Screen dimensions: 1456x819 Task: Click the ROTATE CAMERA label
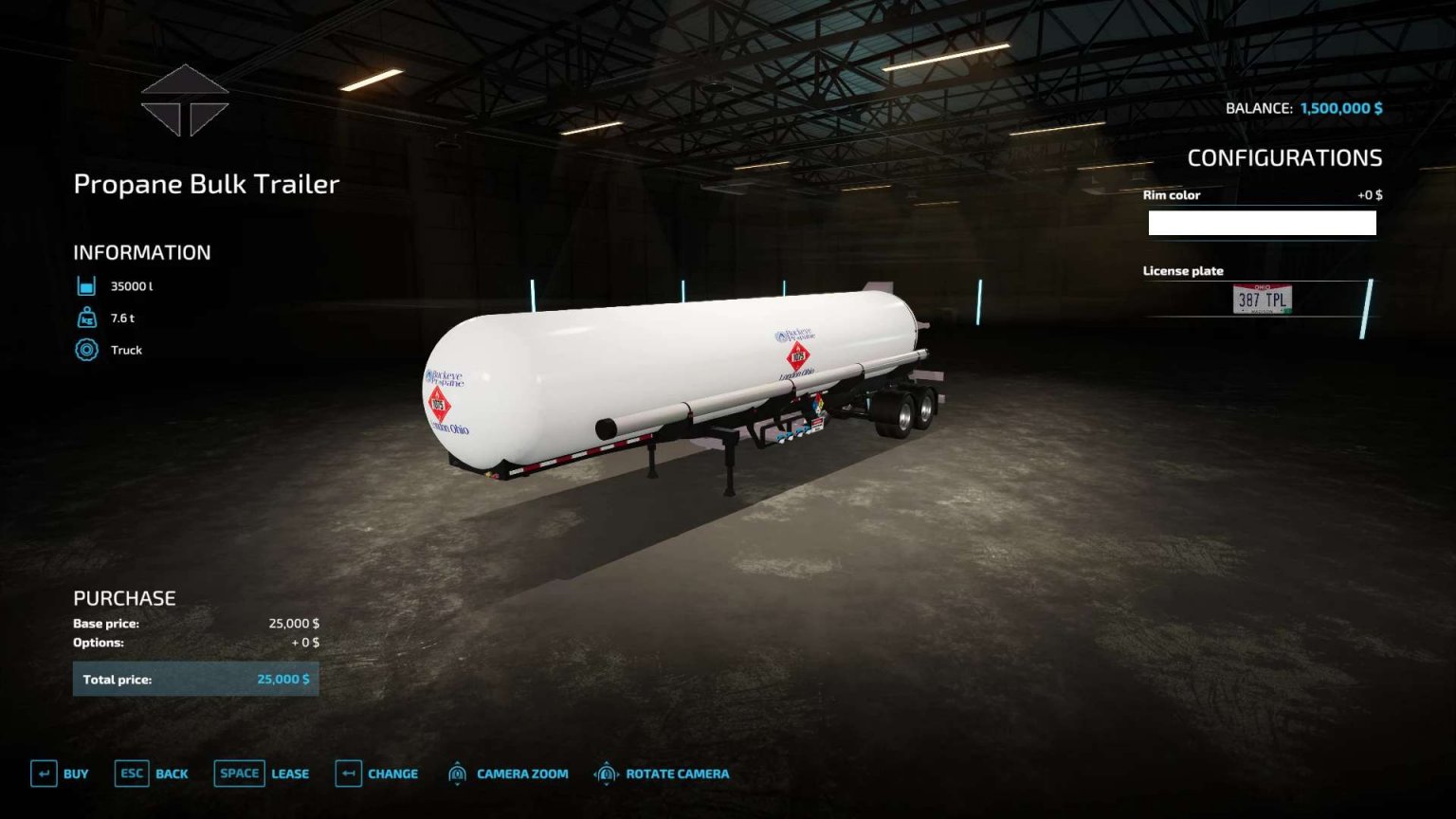click(x=676, y=774)
